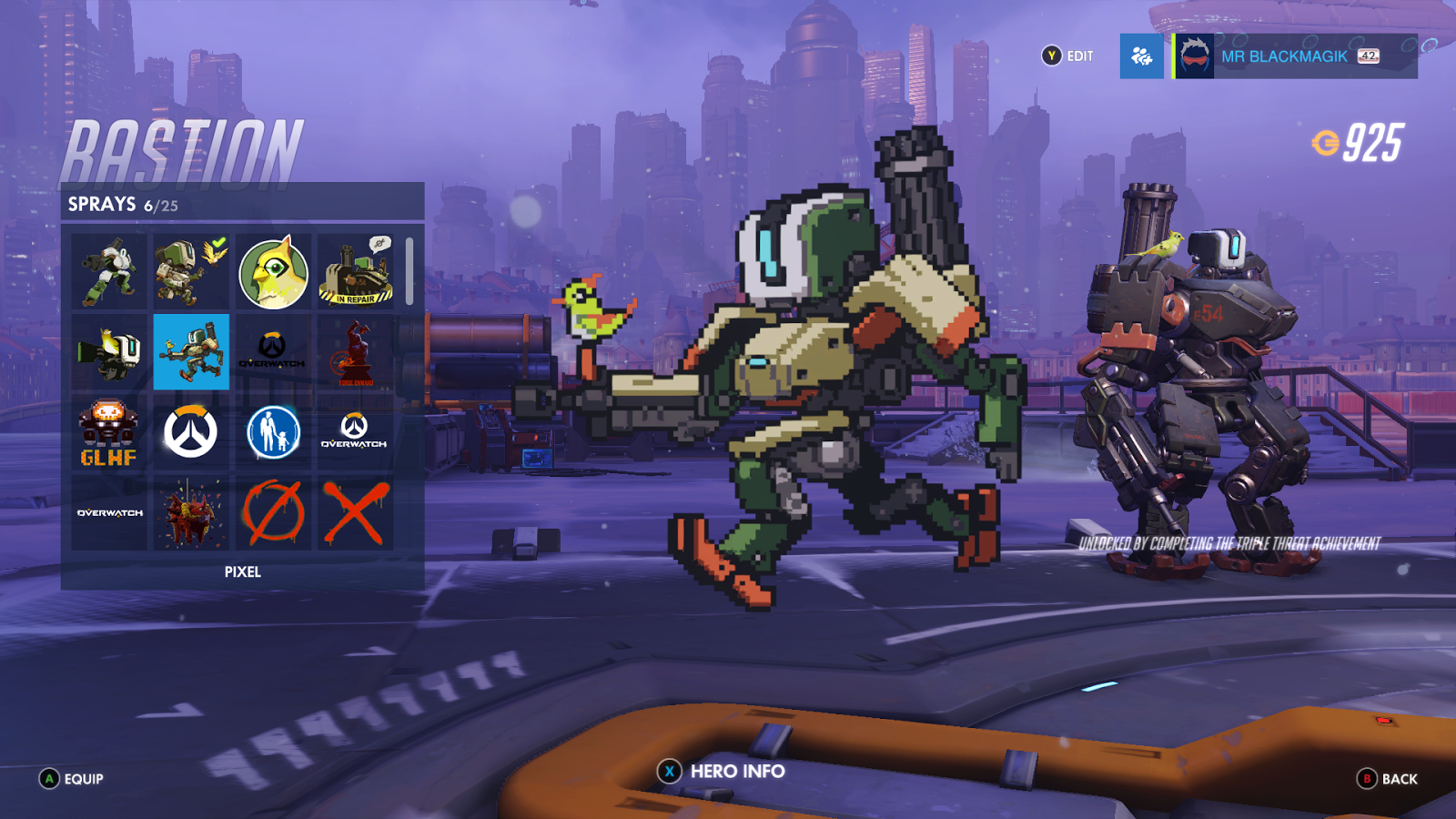Choose the Overwatch text-only spray
The height and width of the screenshot is (819, 1456).
[x=109, y=513]
